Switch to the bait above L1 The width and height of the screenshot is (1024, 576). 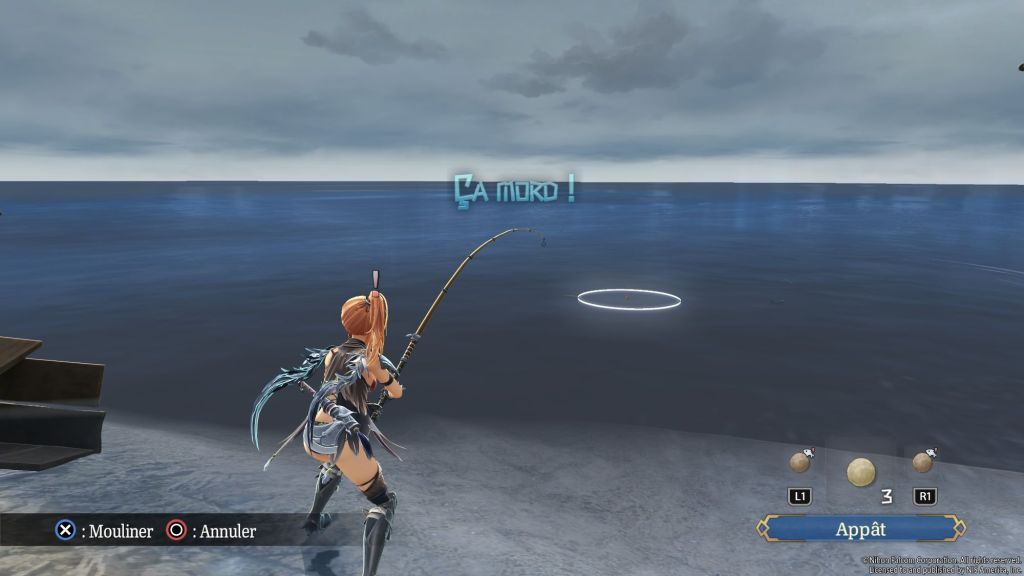[x=800, y=462]
